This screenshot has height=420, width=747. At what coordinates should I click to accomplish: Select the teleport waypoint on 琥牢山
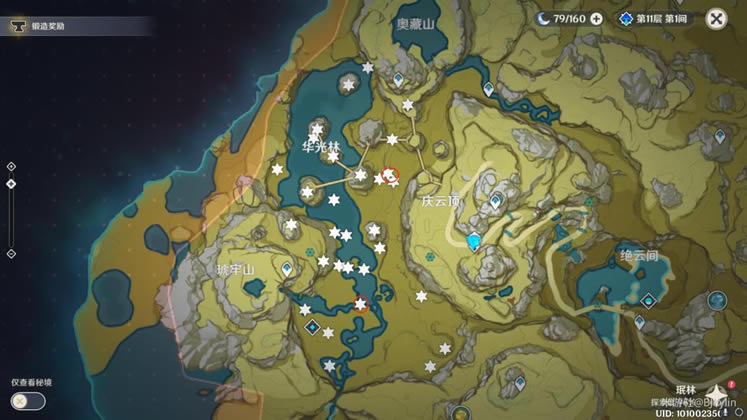coord(288,269)
